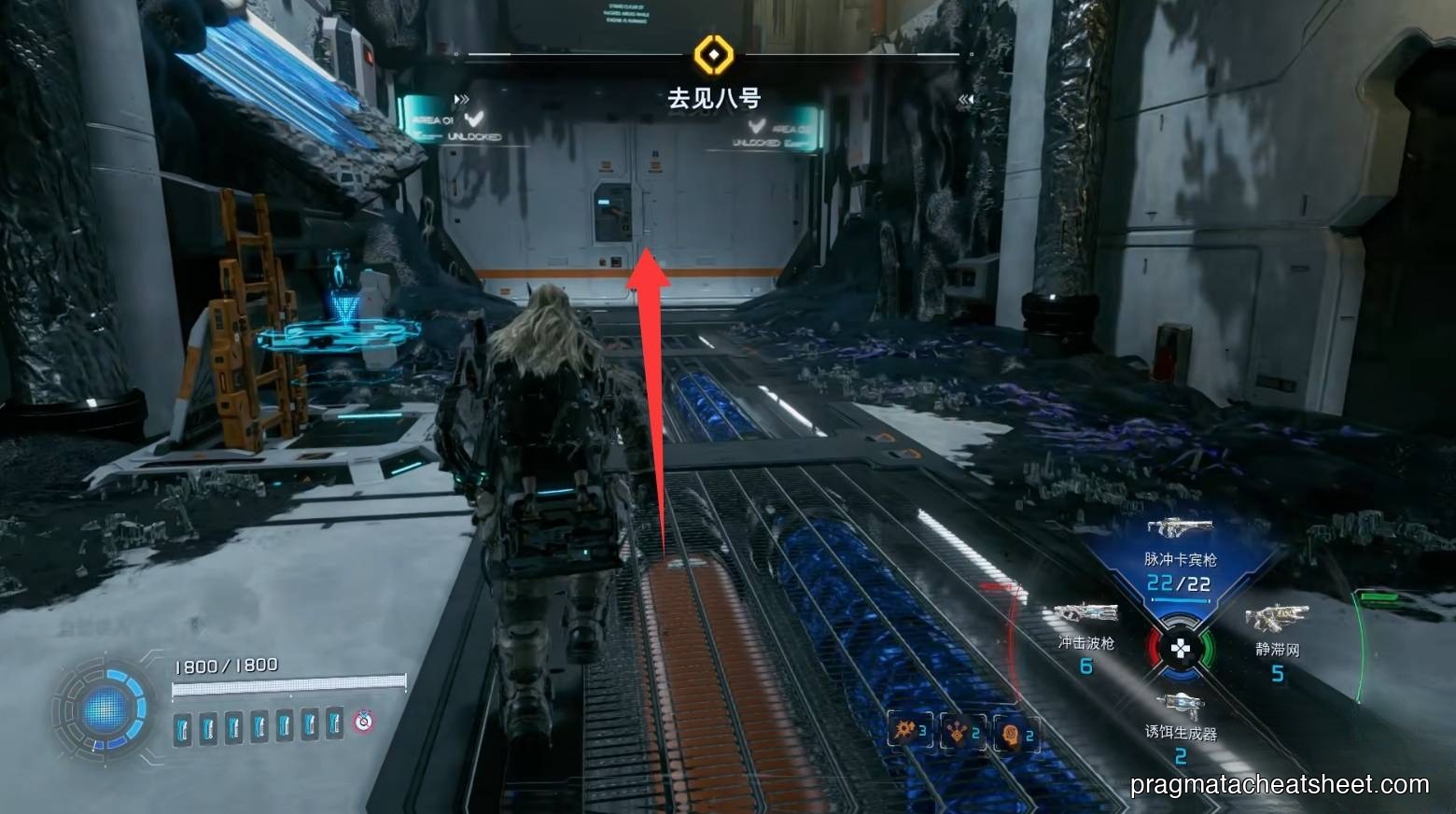Click the 去见八号 objective tracker
Image resolution: width=1456 pixels, height=814 pixels.
[x=713, y=98]
